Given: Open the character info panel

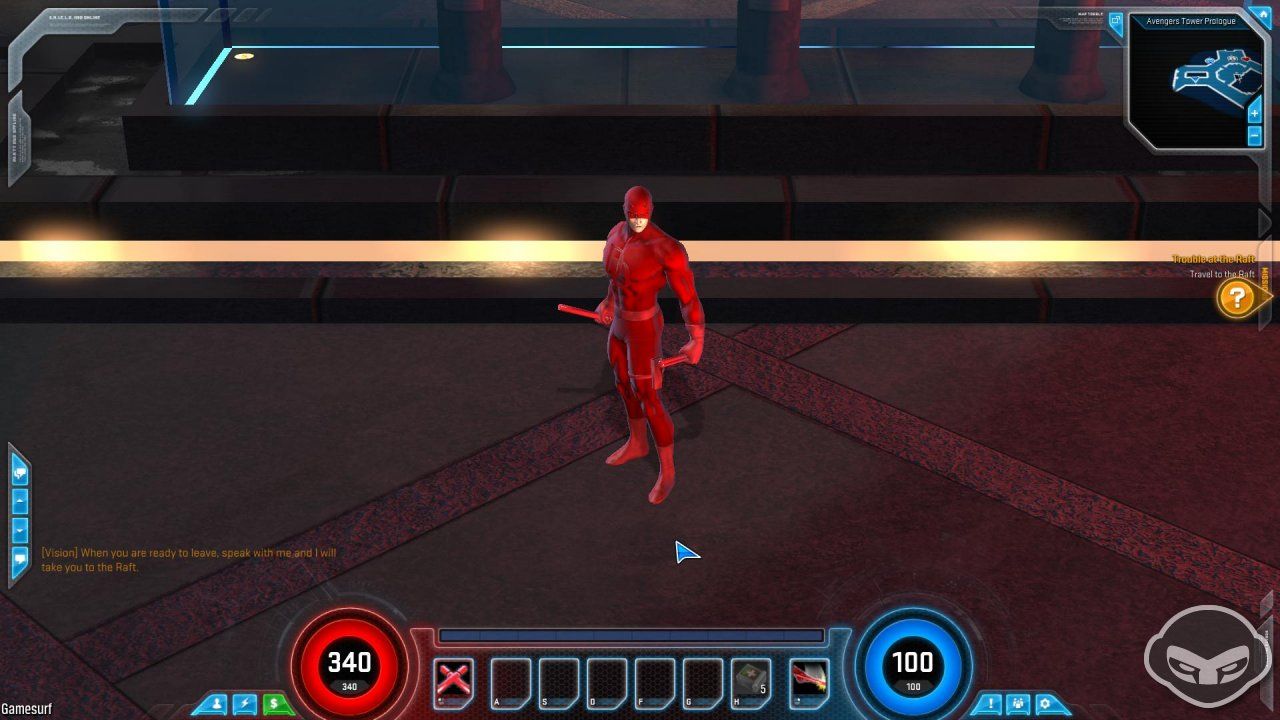Looking at the screenshot, I should click(x=219, y=704).
